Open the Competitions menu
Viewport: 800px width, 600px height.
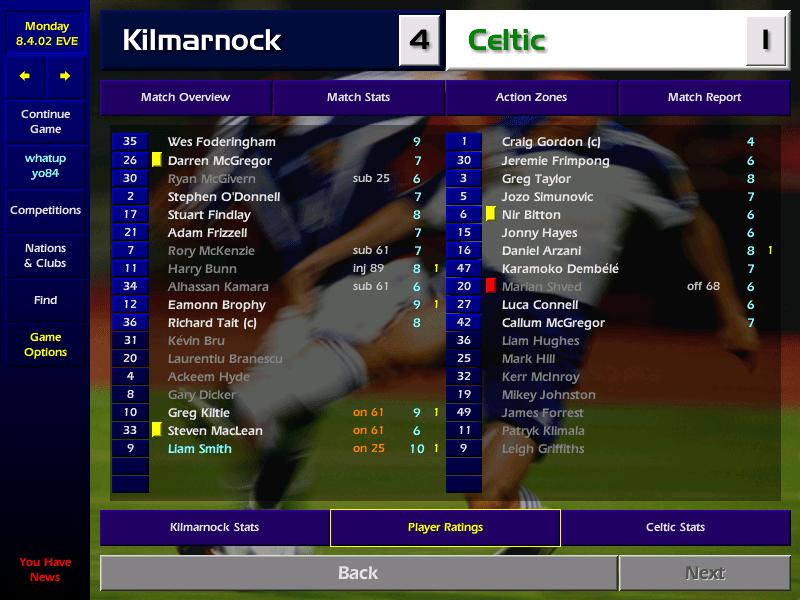45,211
